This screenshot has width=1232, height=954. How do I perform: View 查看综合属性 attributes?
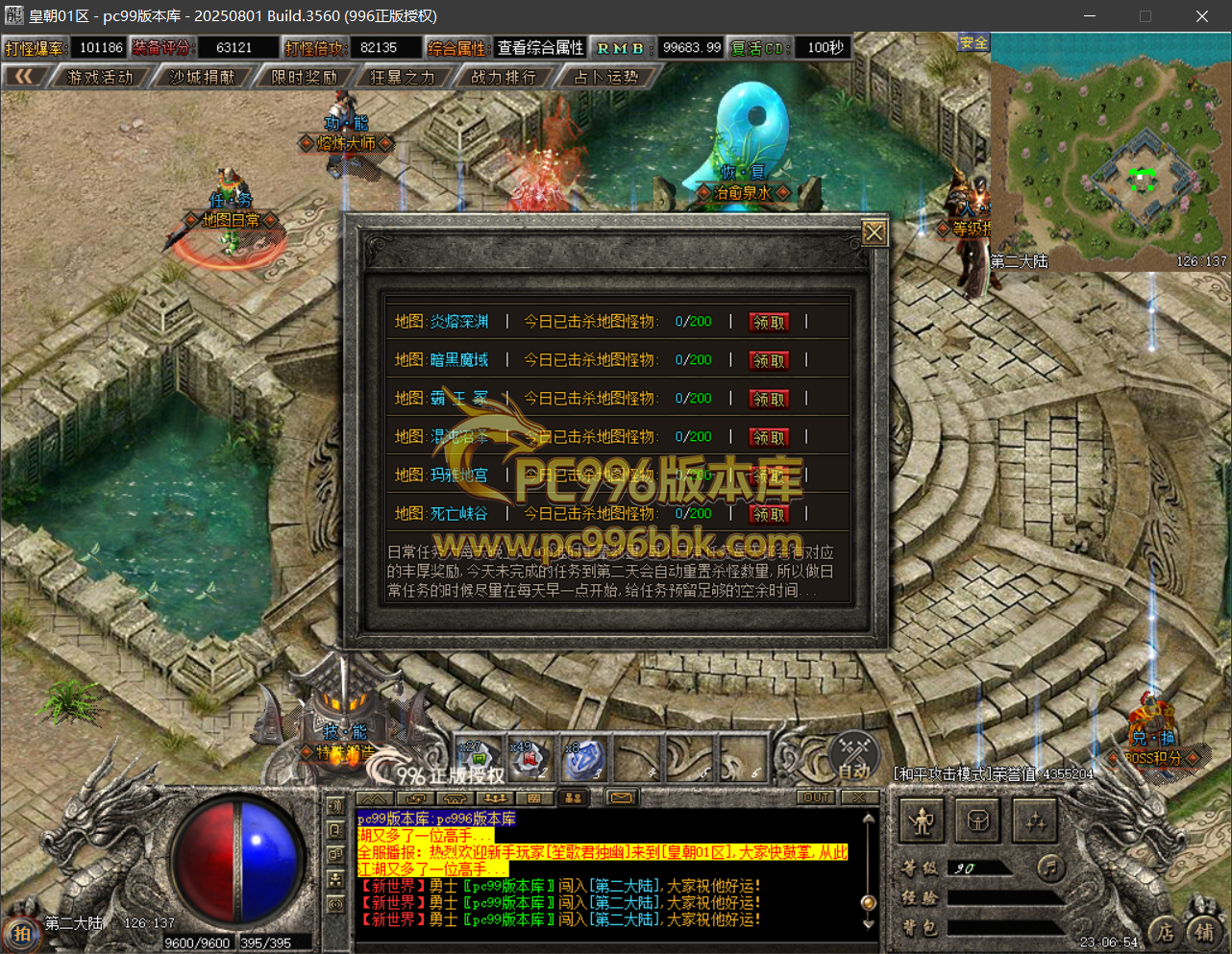pyautogui.click(x=540, y=48)
